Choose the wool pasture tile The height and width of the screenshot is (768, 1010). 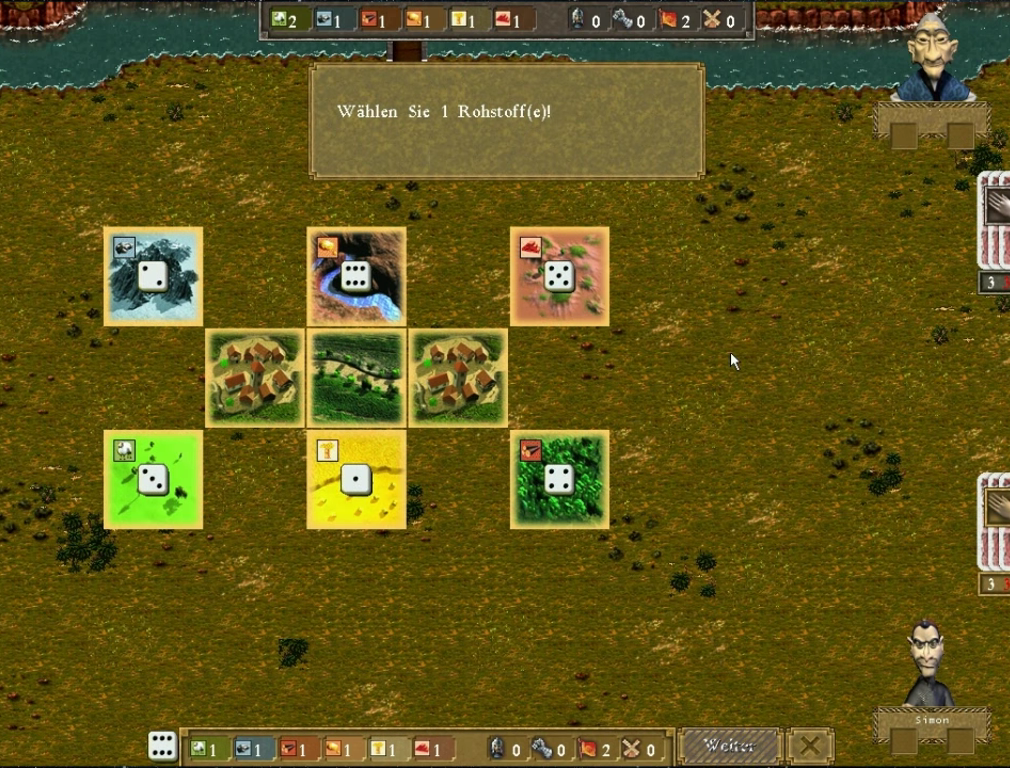153,479
